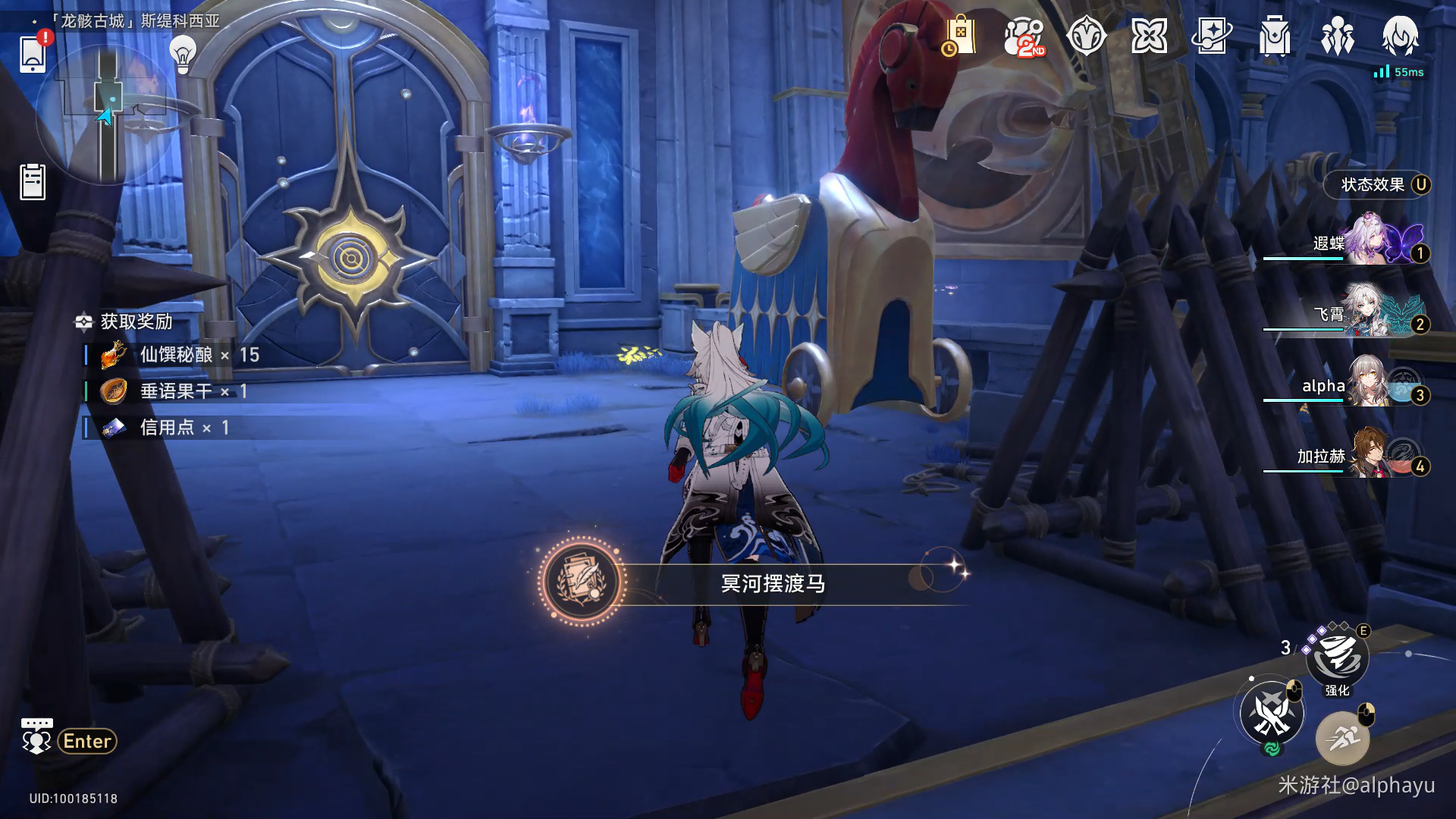Toggle the sprint running-figure button

pyautogui.click(x=1342, y=738)
